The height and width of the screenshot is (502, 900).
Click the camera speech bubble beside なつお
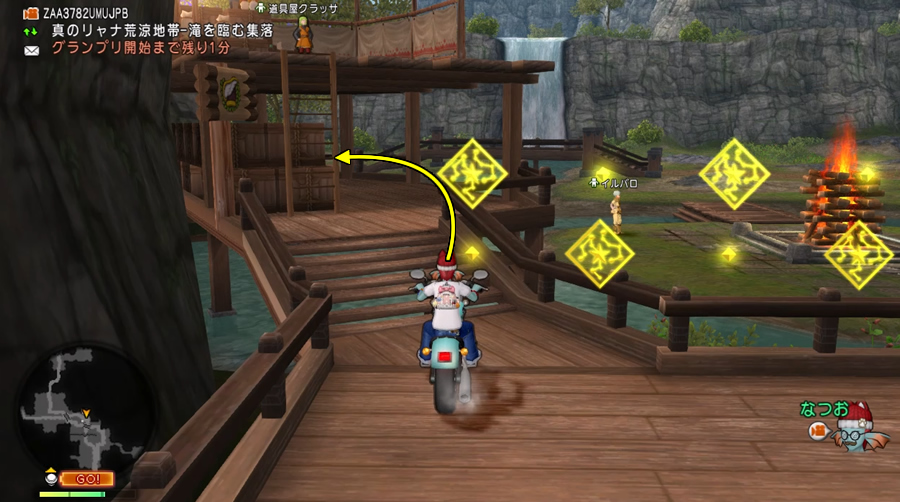point(817,431)
